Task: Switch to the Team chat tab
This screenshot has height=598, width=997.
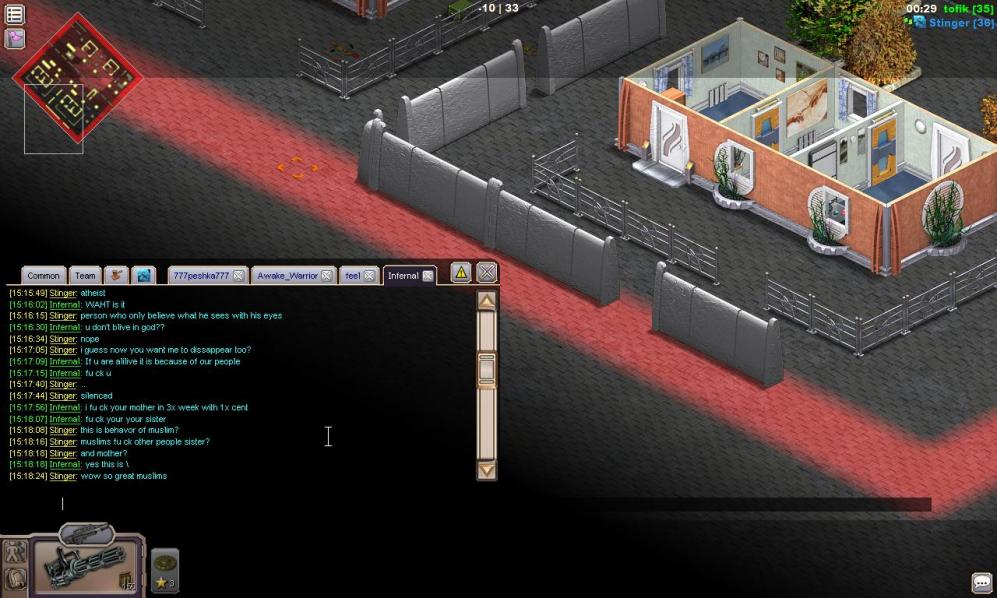Action: 85,276
